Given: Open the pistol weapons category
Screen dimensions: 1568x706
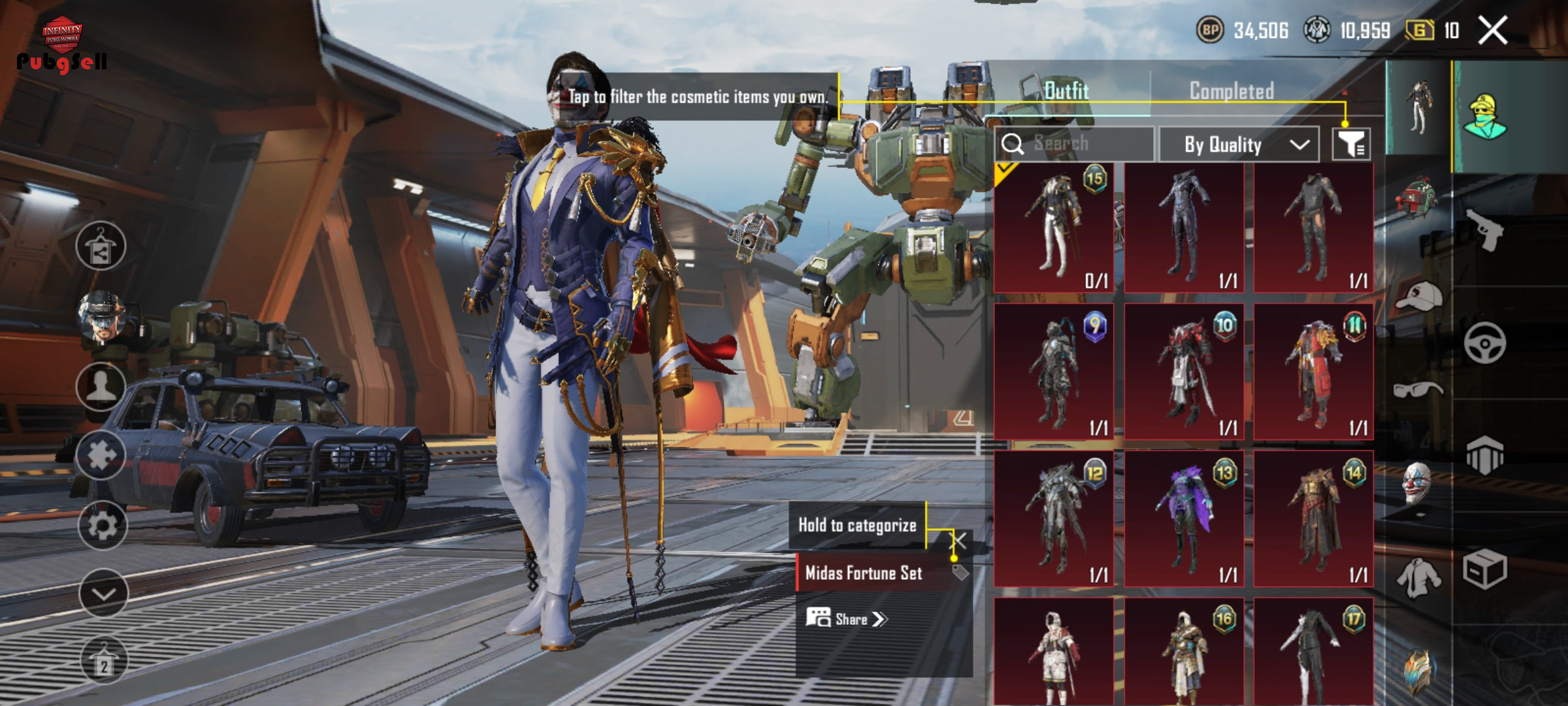Looking at the screenshot, I should coord(1484,230).
